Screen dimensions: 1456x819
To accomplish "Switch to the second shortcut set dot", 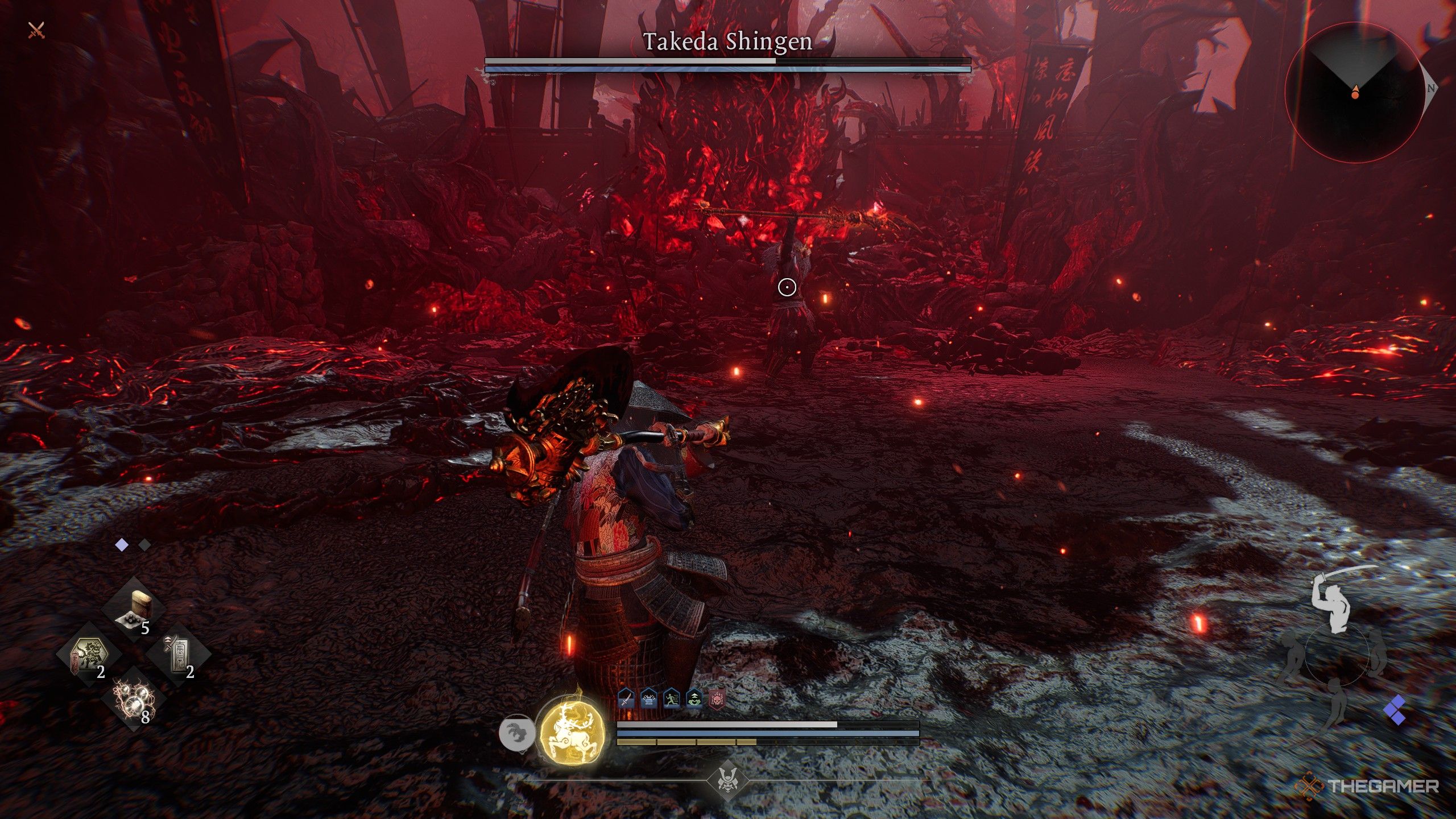I will [x=144, y=545].
